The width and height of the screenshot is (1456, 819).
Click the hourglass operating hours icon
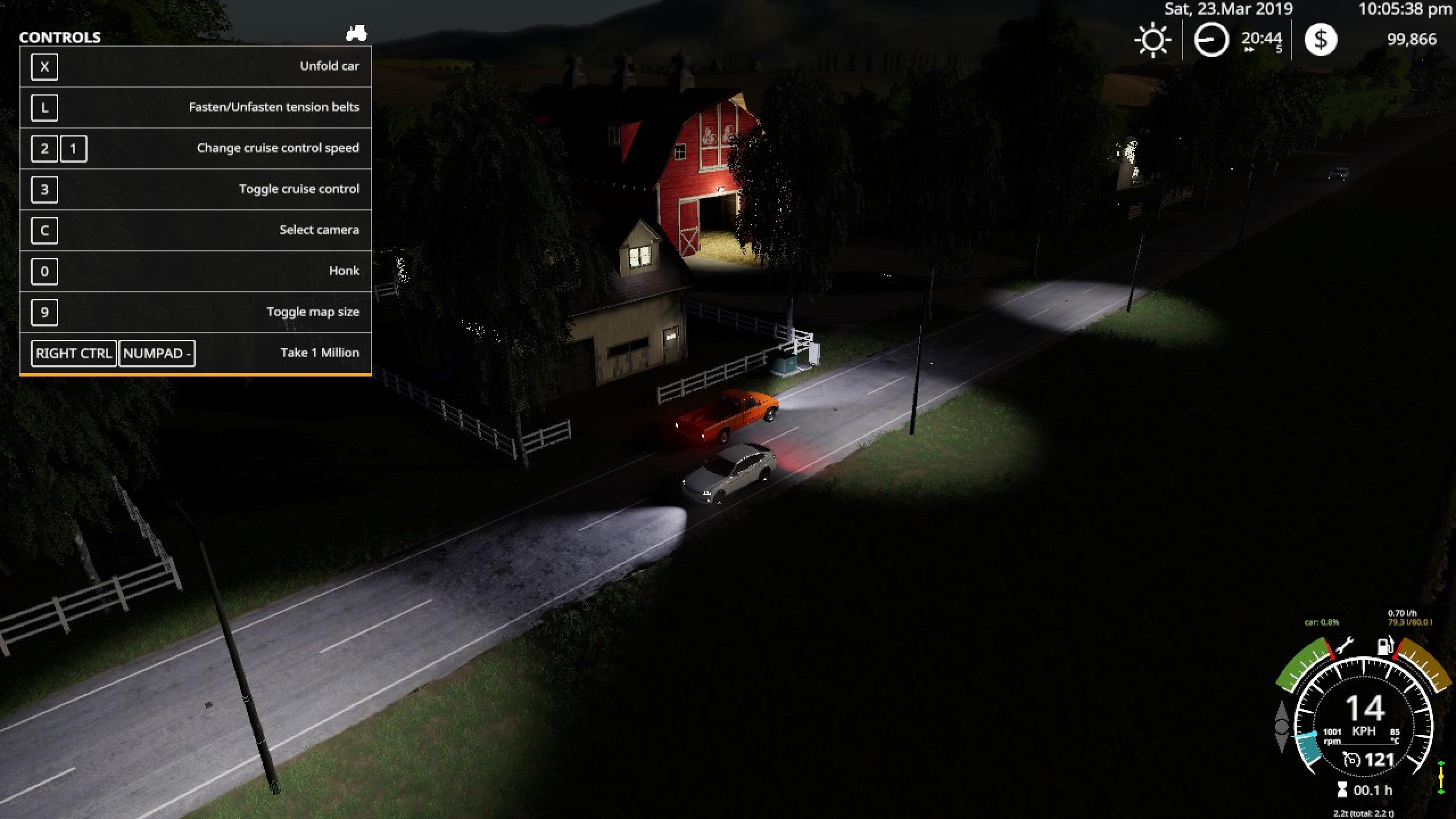[x=1342, y=789]
